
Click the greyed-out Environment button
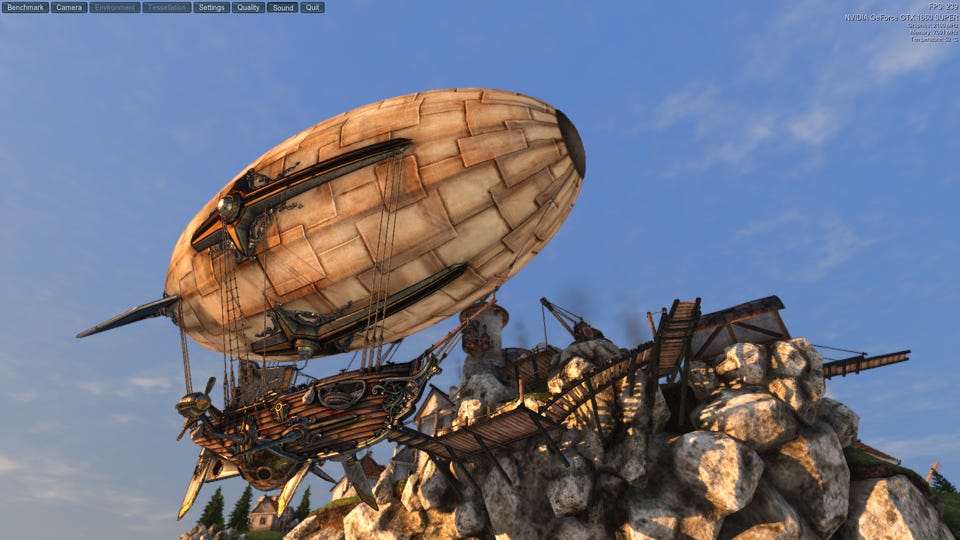(115, 7)
